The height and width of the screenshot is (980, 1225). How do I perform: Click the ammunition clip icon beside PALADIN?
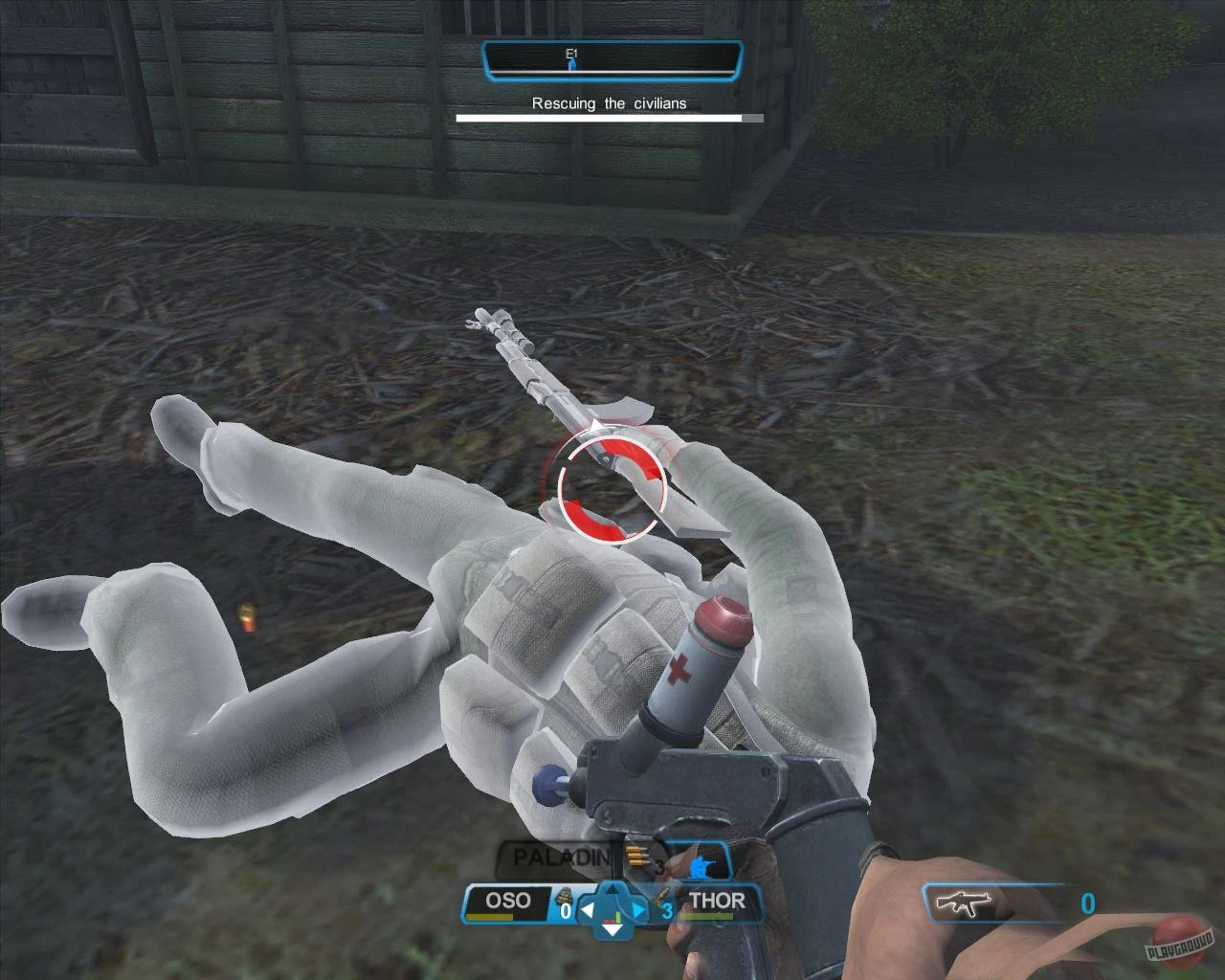(x=637, y=856)
